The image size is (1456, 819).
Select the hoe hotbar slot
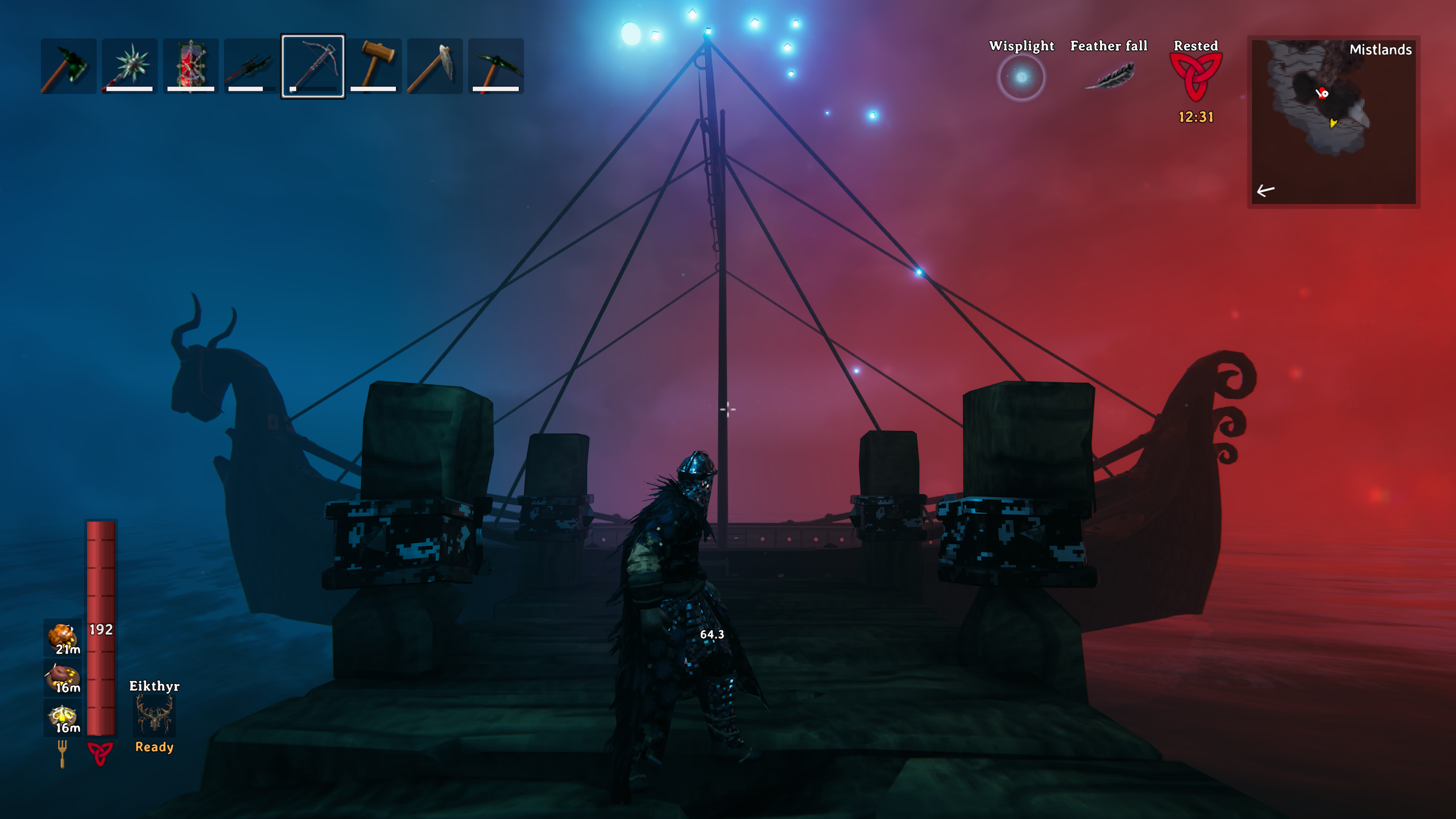pyautogui.click(x=435, y=66)
